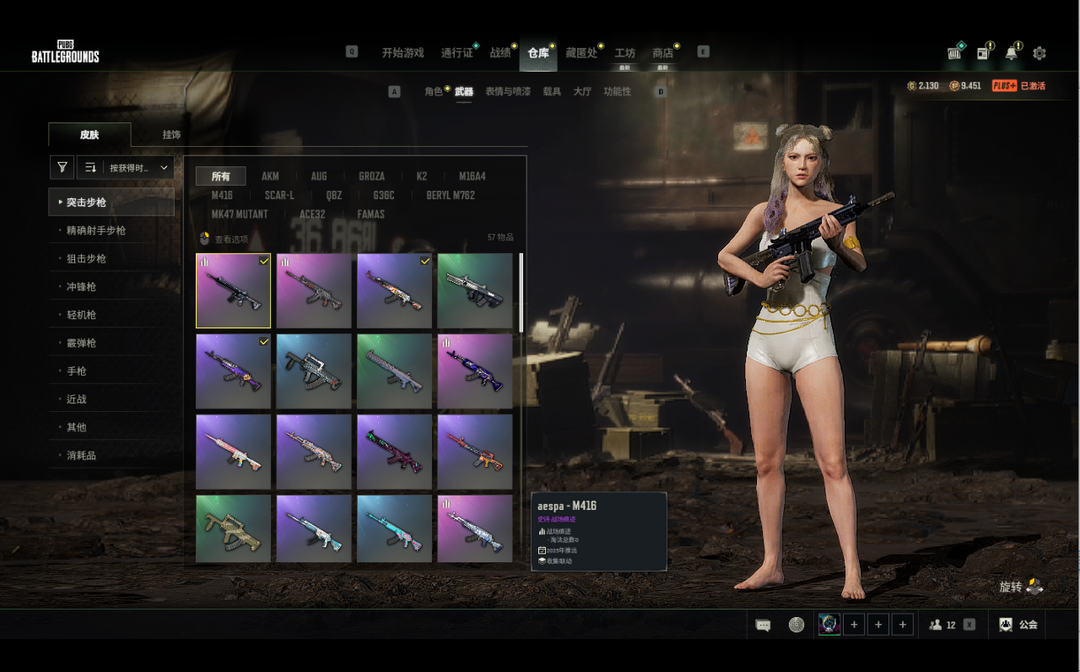Image resolution: width=1080 pixels, height=672 pixels.
Task: Switch to the 角色 sub-tab
Action: tap(433, 92)
